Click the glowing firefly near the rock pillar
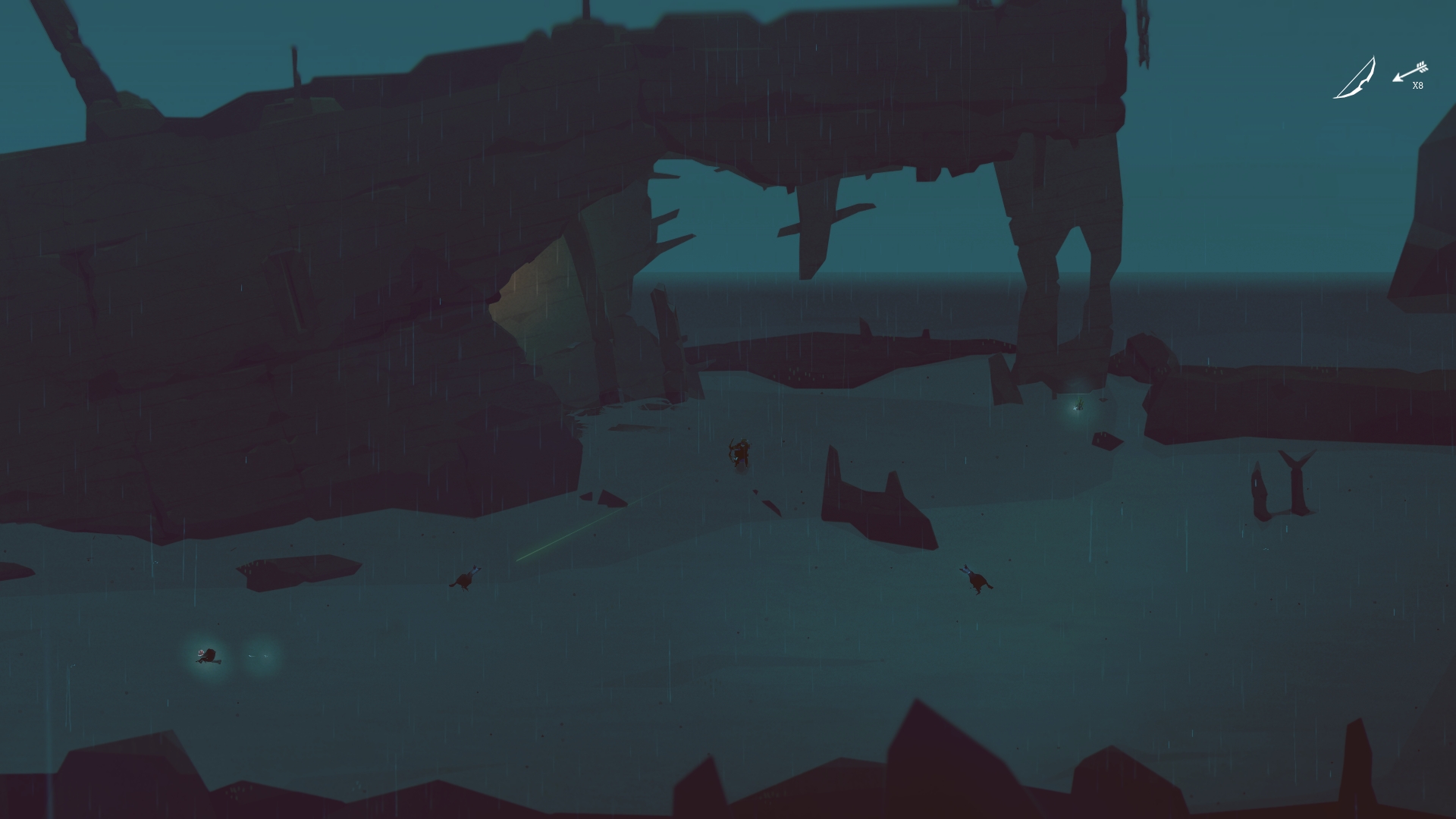Screen dimensions: 1456x819 click(x=1077, y=406)
